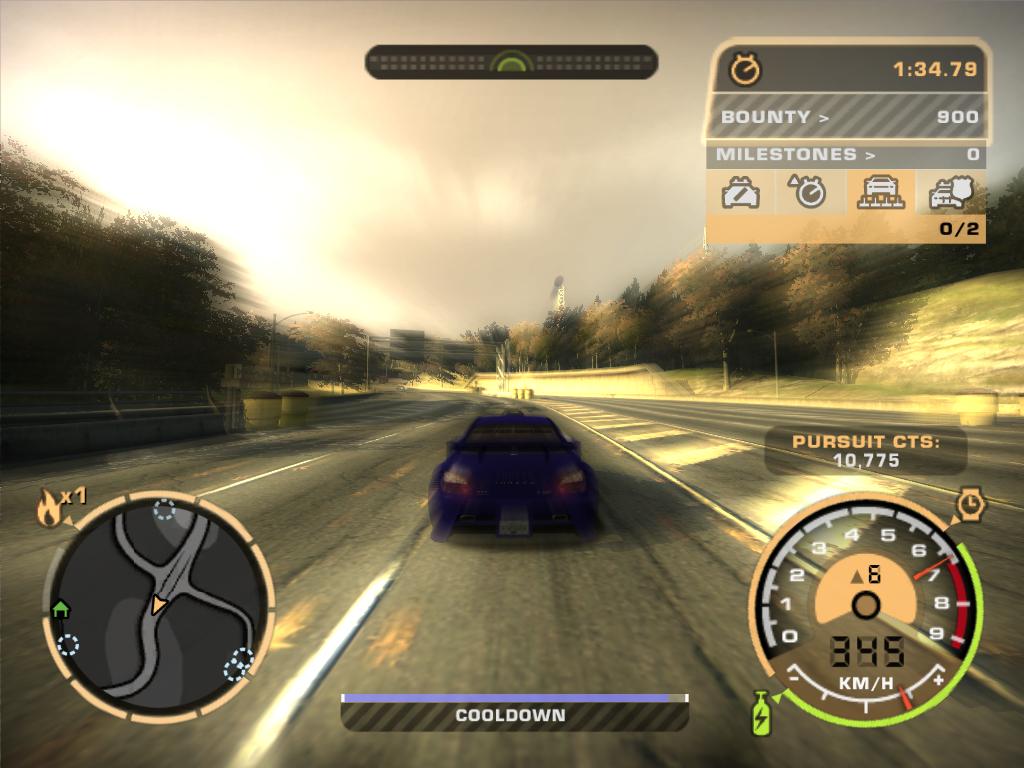
Task: Click the dashed circle marker at minimap top
Action: click(x=164, y=511)
